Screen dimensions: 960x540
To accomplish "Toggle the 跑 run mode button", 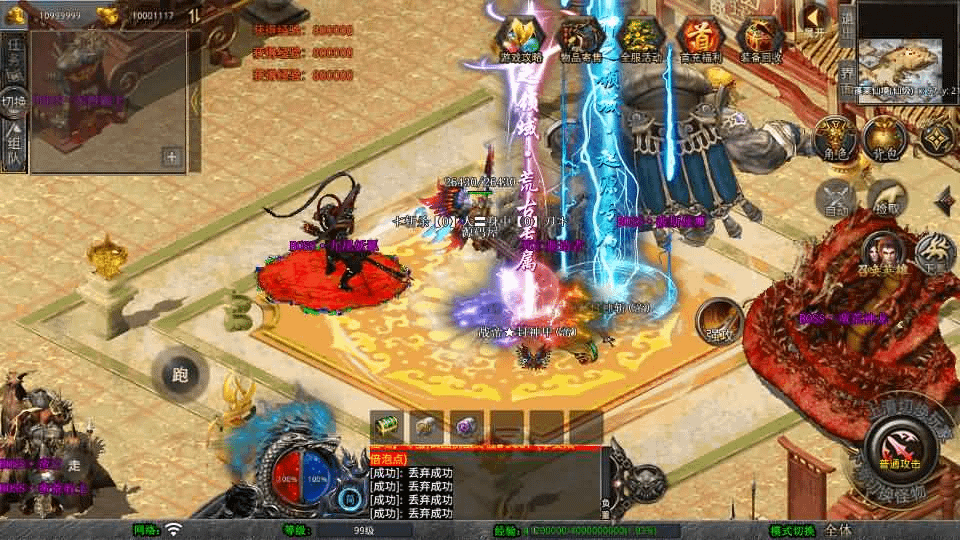I will pyautogui.click(x=180, y=375).
